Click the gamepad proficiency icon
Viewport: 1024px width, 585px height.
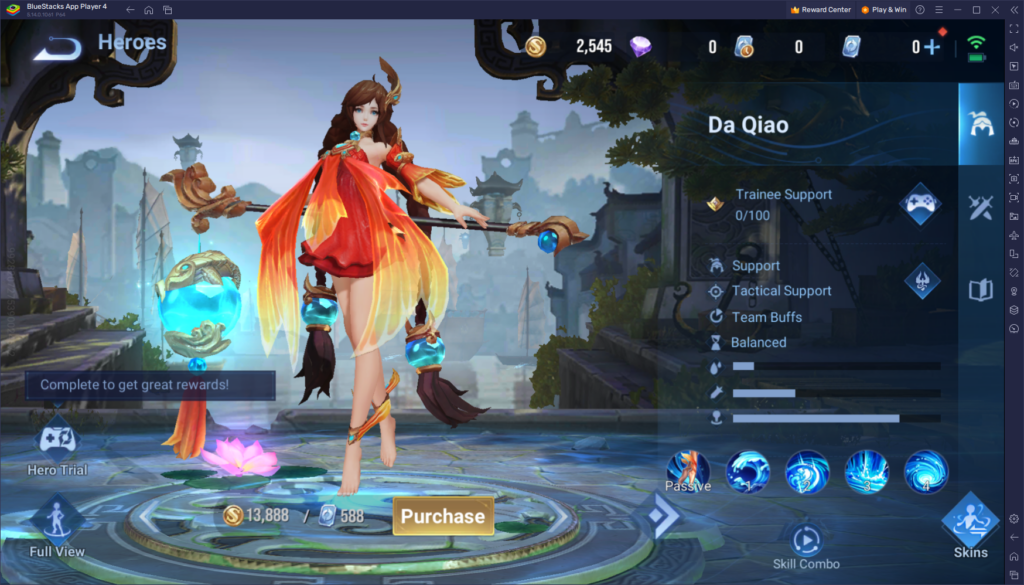click(920, 204)
